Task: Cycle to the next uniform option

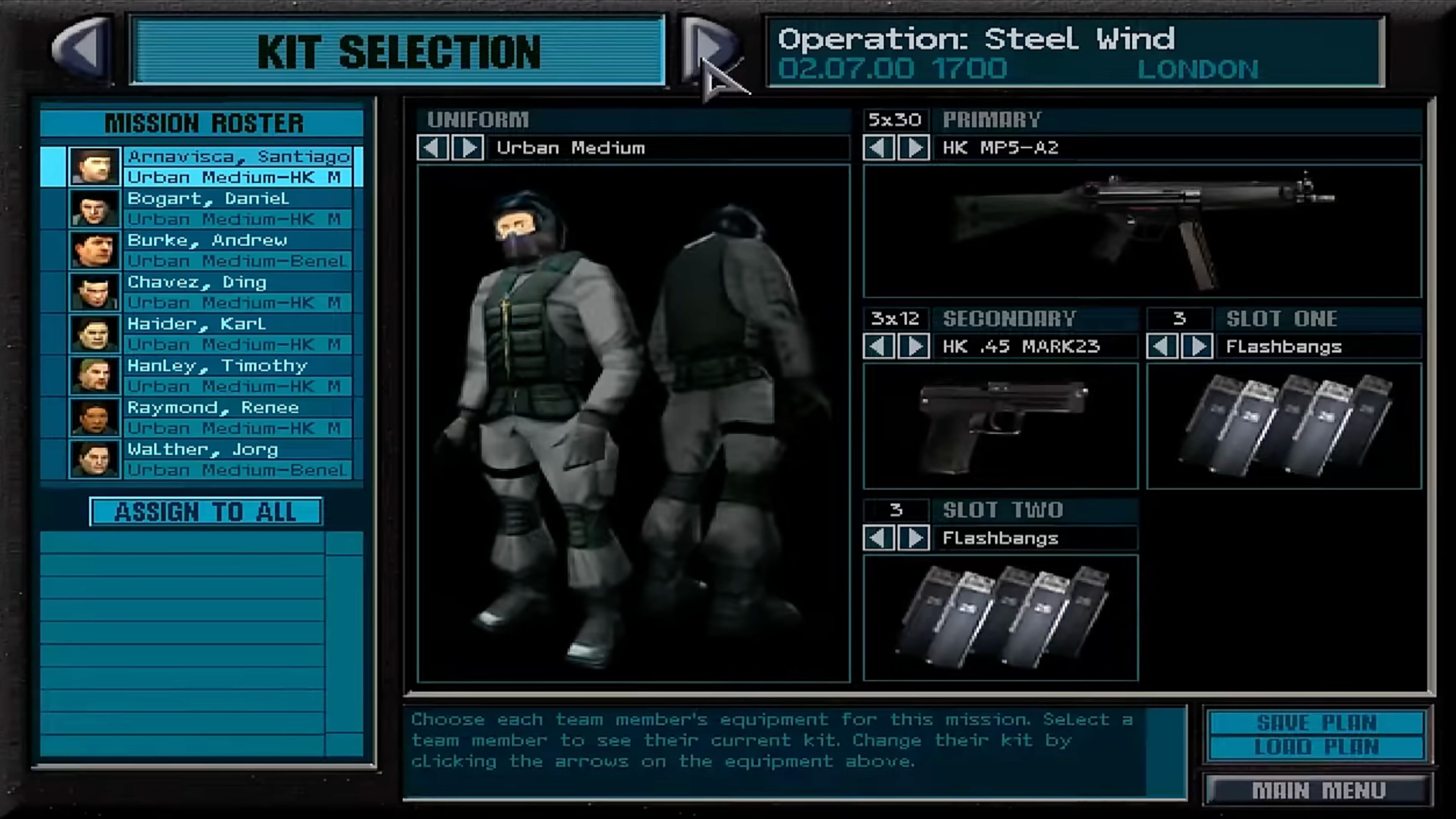Action: pyautogui.click(x=469, y=148)
